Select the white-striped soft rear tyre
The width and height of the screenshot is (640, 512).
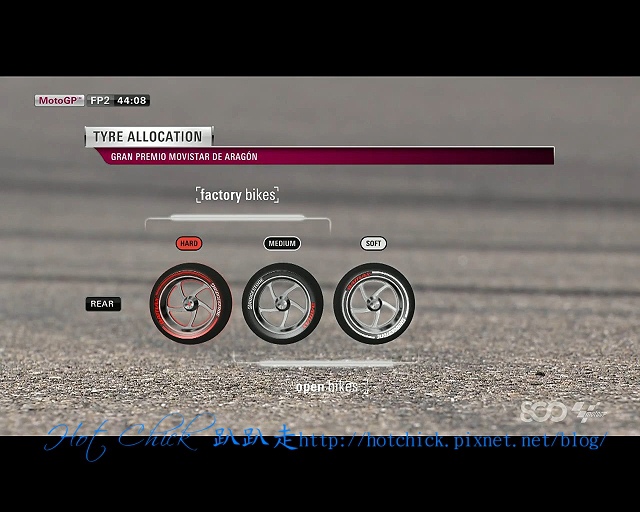point(374,304)
